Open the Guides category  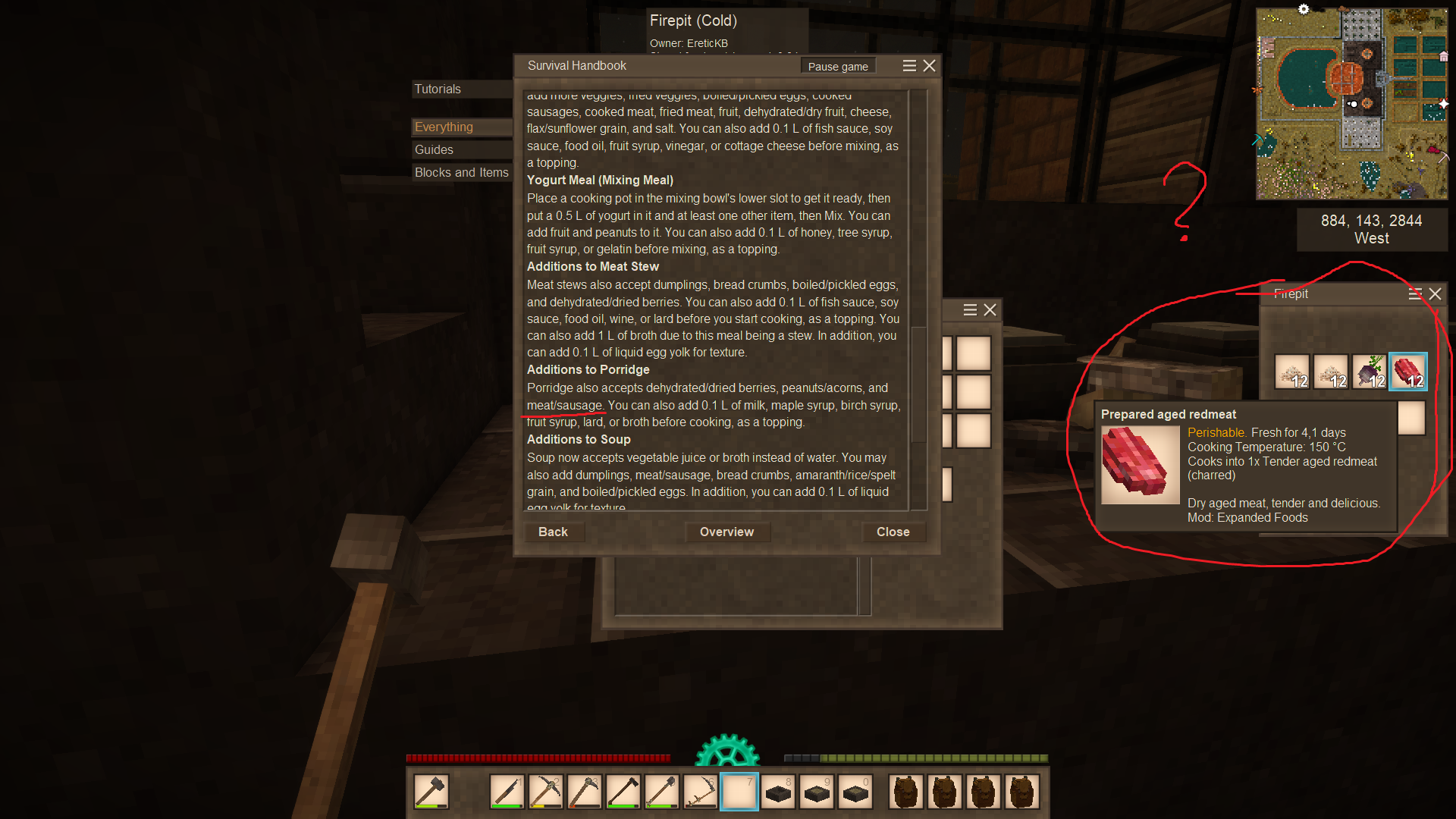click(x=434, y=149)
